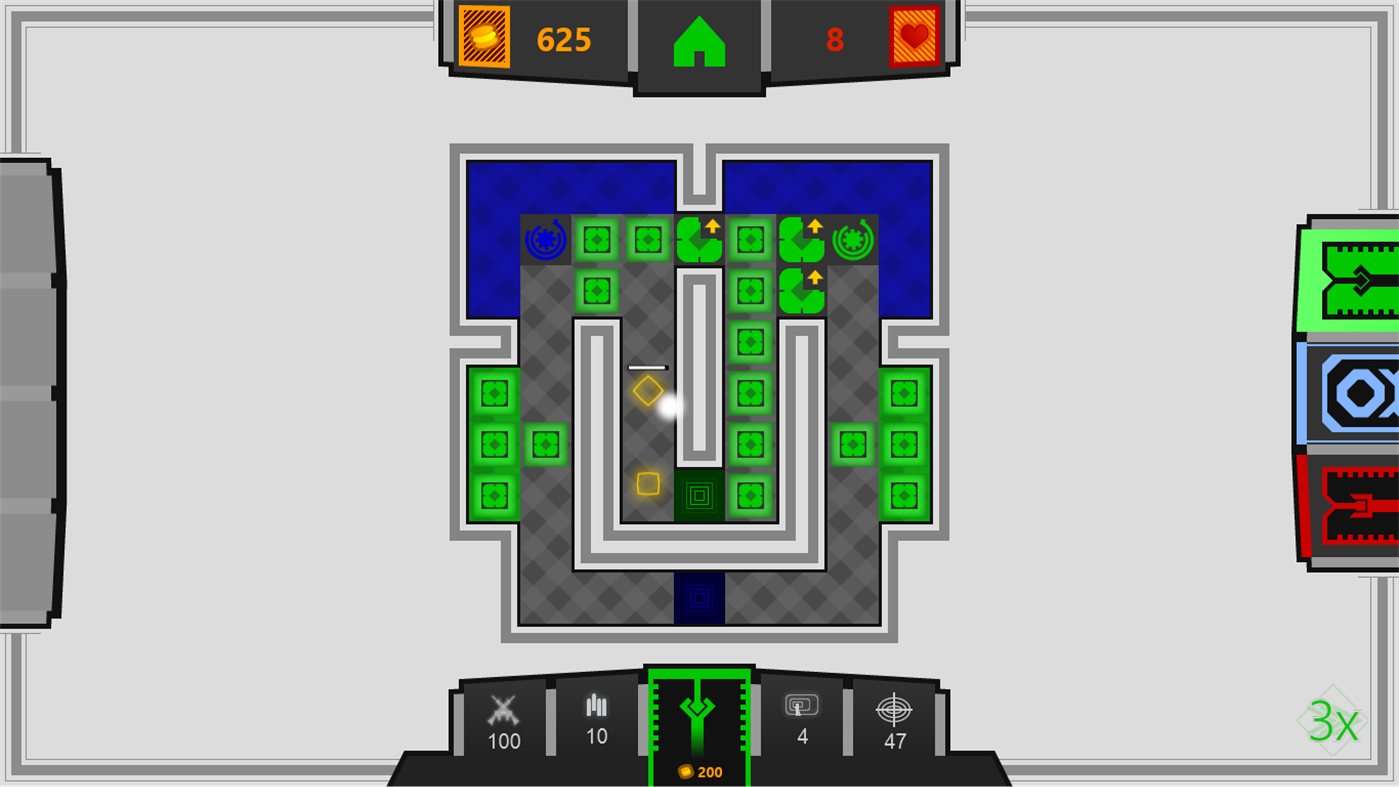
Task: Select the green spinner turret on the board
Action: click(x=852, y=238)
